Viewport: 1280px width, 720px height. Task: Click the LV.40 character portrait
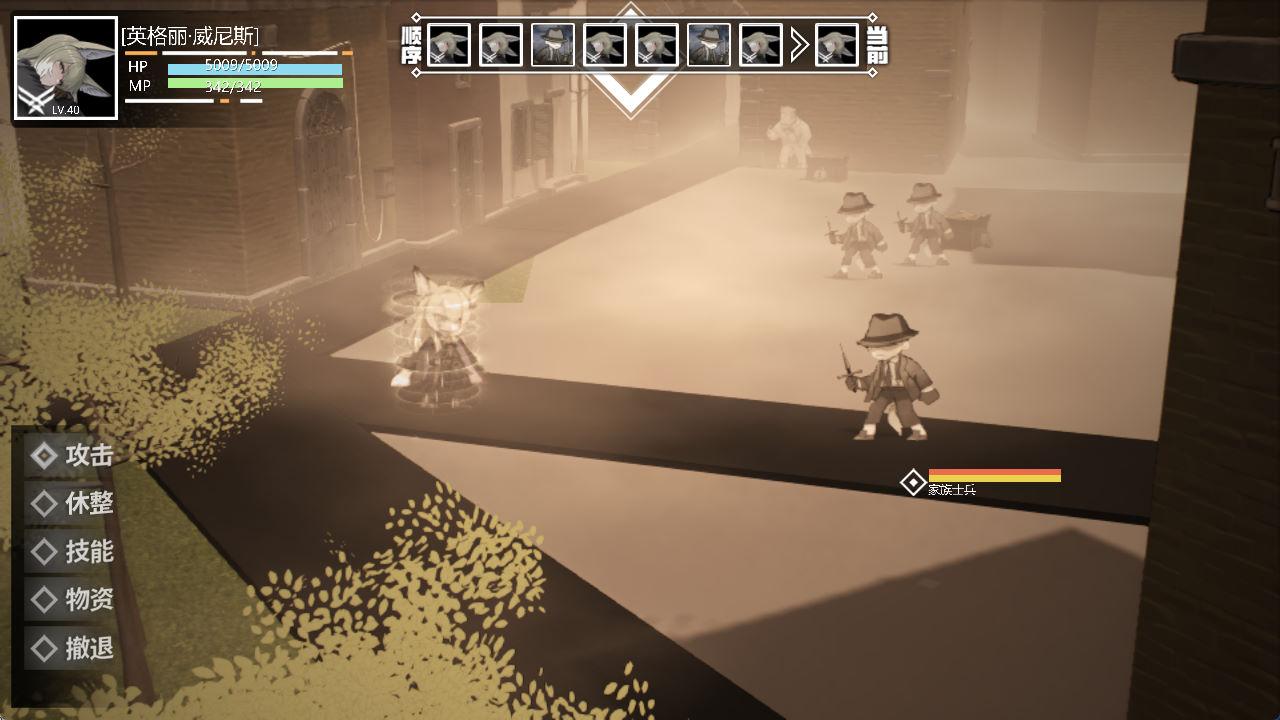click(x=66, y=68)
